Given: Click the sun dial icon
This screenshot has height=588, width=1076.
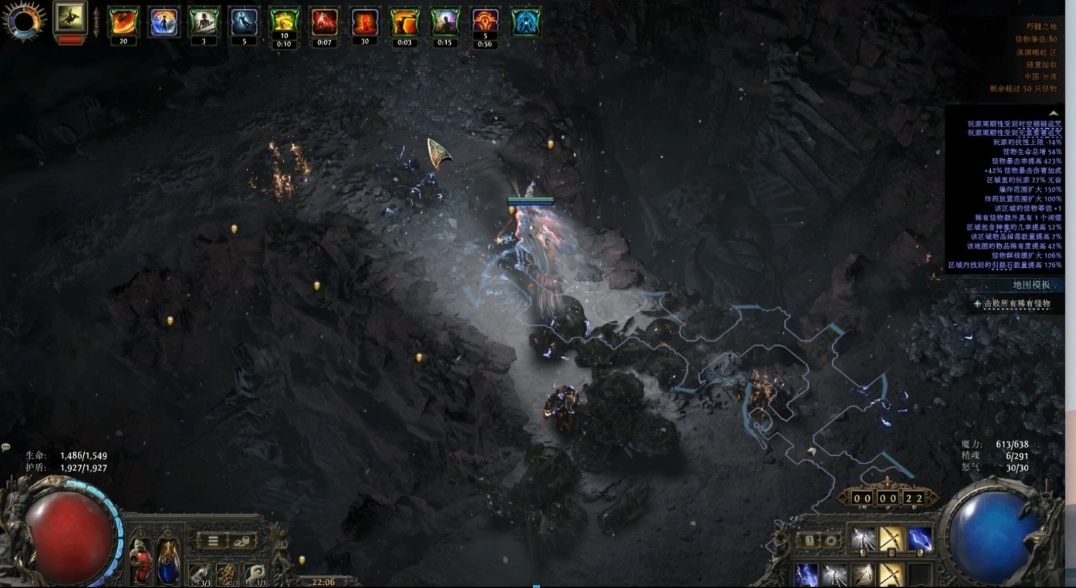Looking at the screenshot, I should tap(24, 20).
